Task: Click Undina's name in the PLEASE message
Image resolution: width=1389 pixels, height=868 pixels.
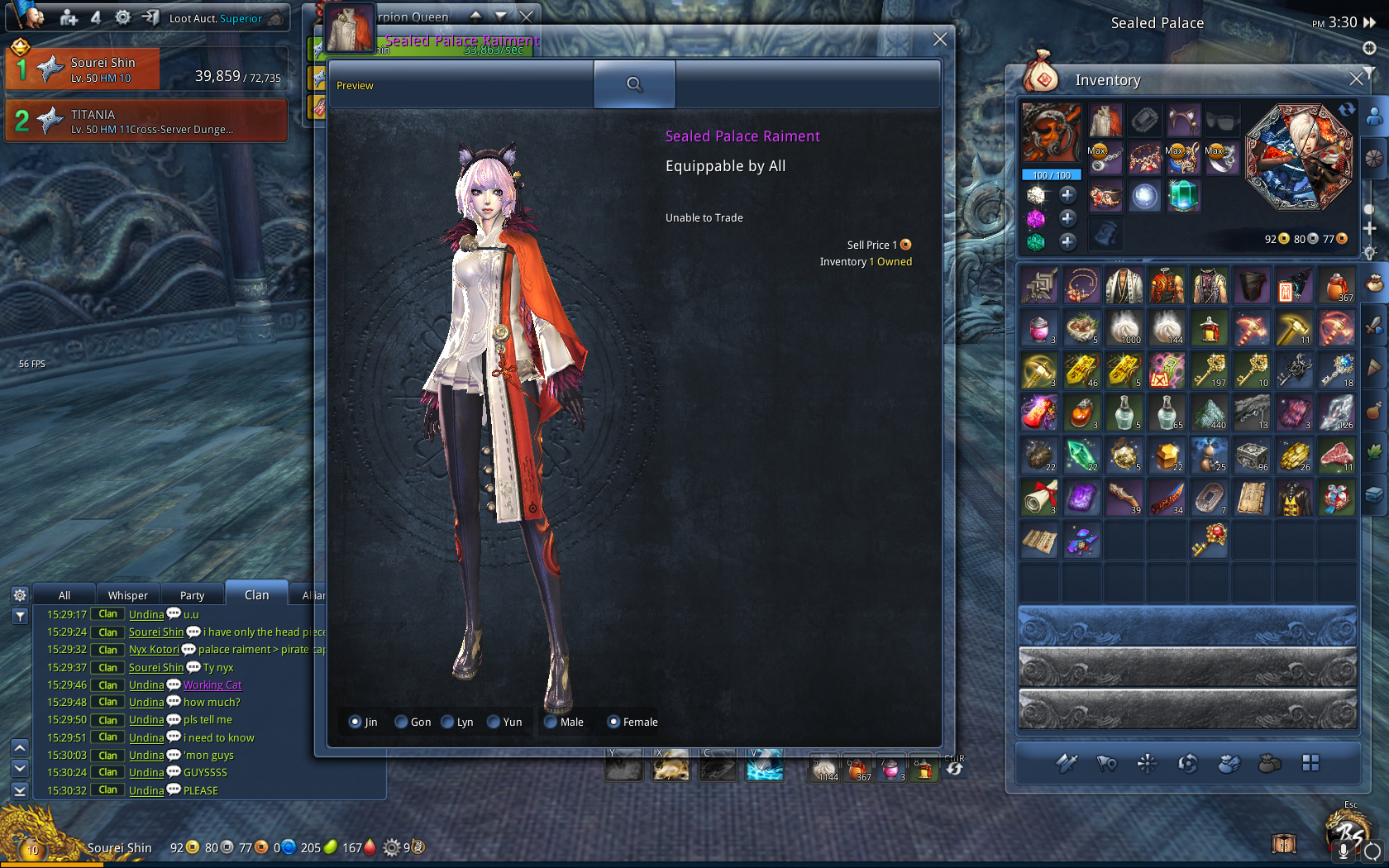Action: point(146,790)
